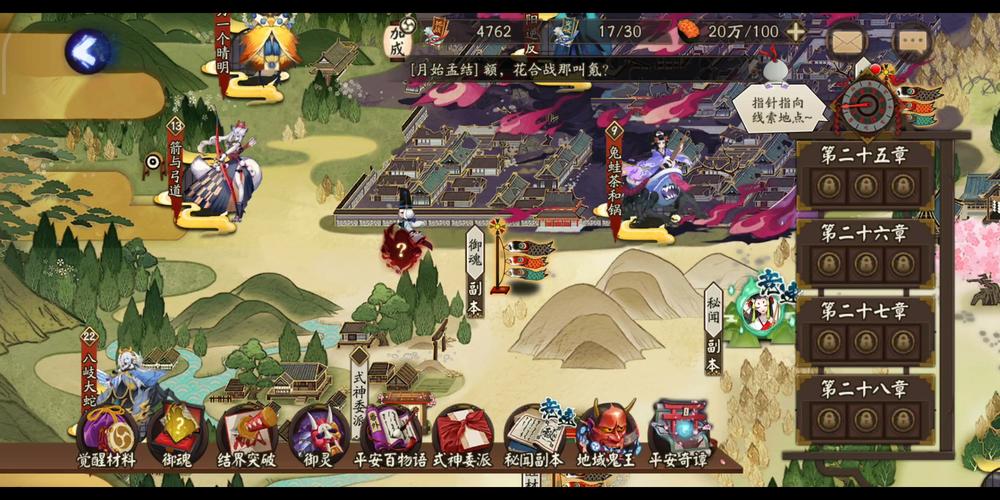Tap the dartboard clue compass
Image resolution: width=1000 pixels, height=500 pixels.
[x=867, y=100]
